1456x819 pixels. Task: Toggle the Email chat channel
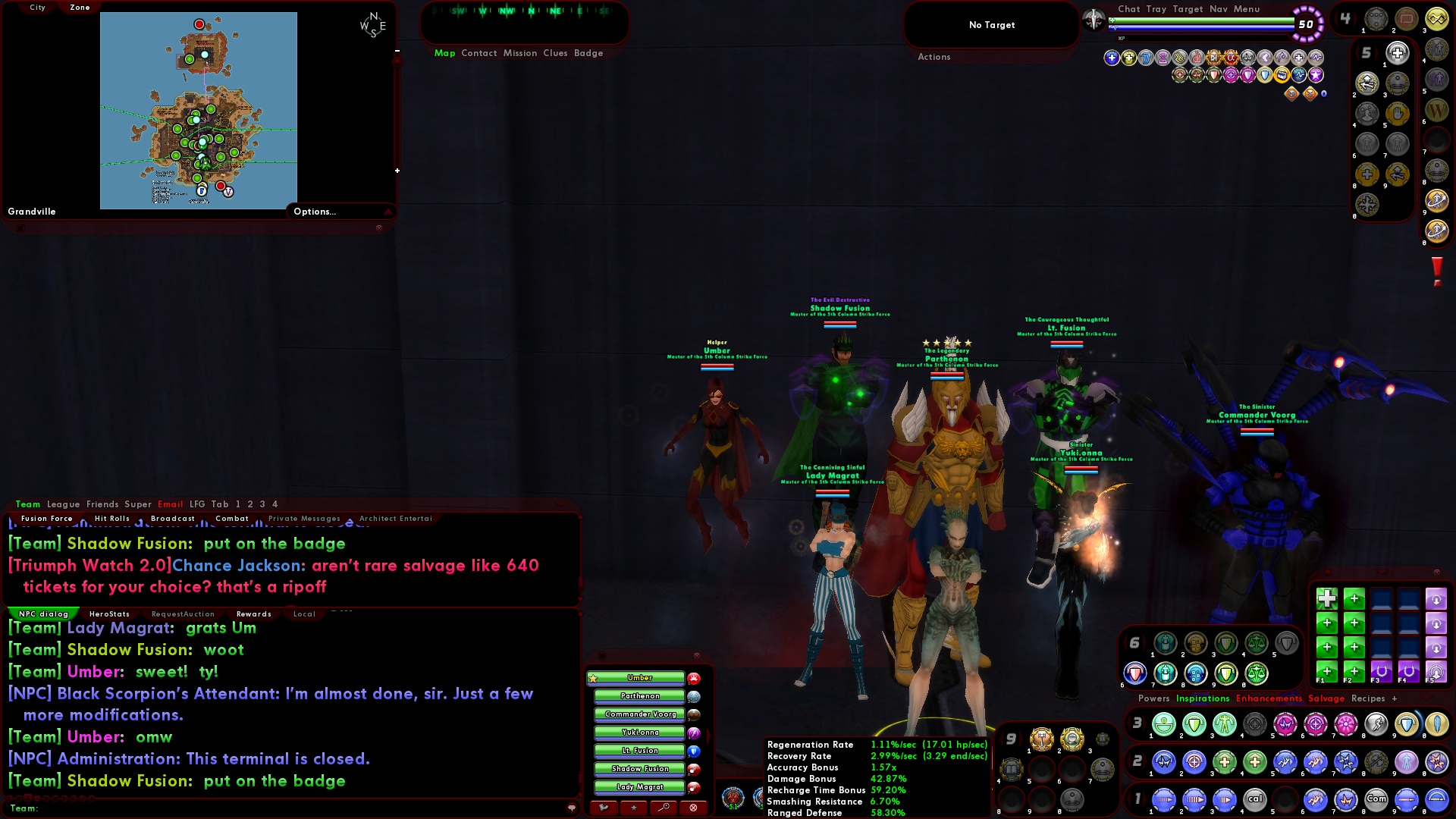170,504
